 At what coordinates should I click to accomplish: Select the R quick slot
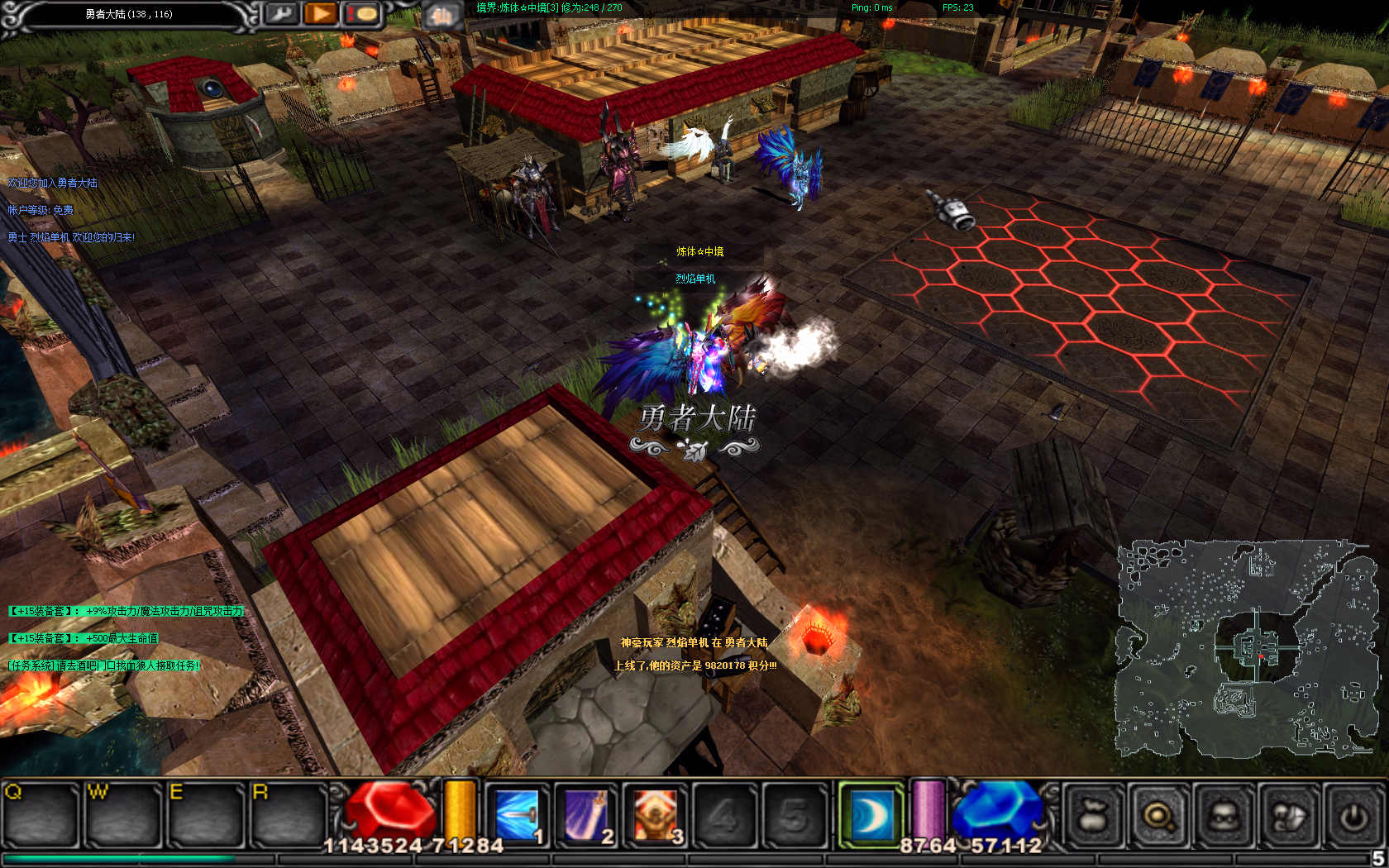289,816
